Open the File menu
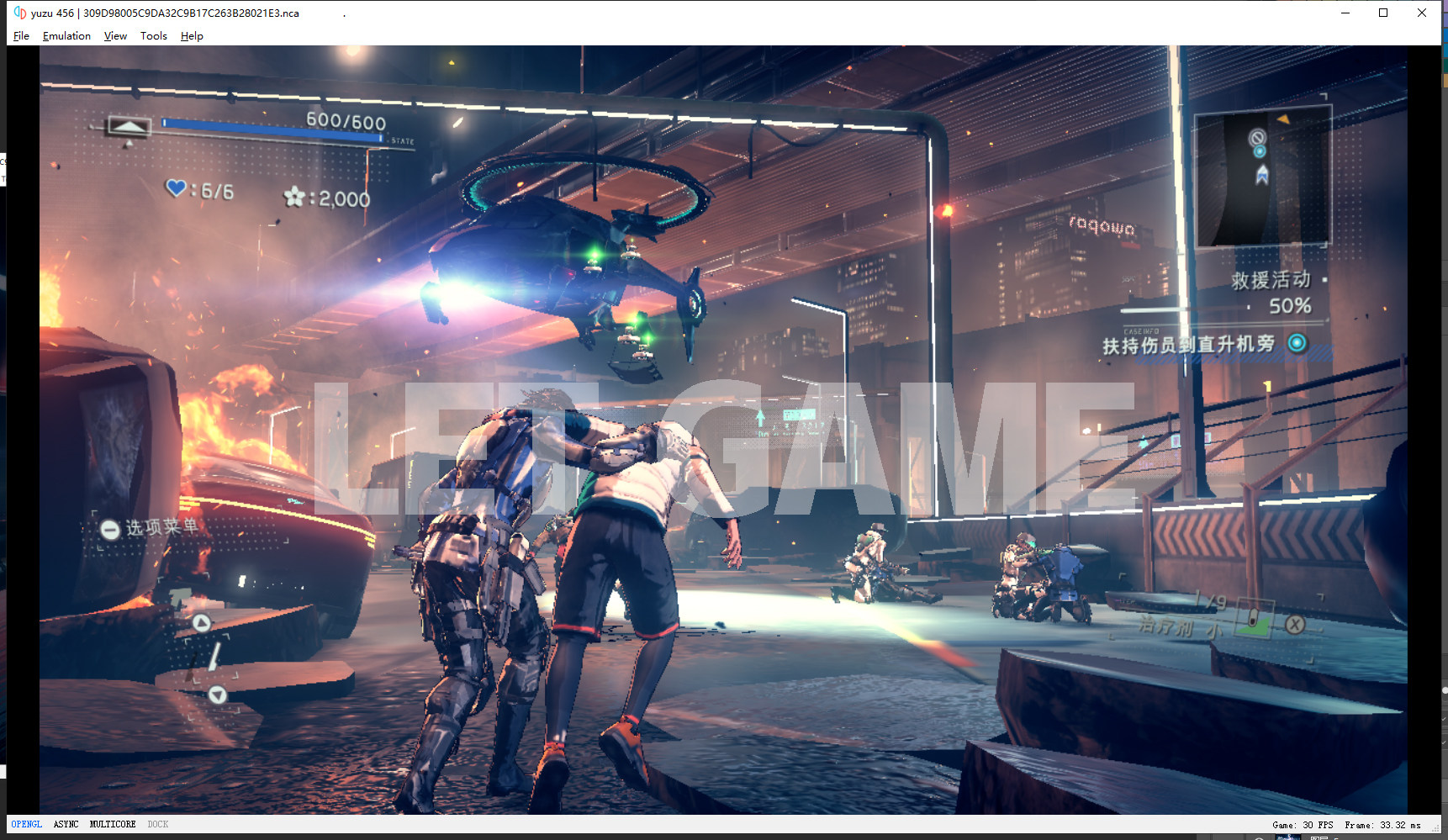The image size is (1448, 840). pyautogui.click(x=21, y=36)
